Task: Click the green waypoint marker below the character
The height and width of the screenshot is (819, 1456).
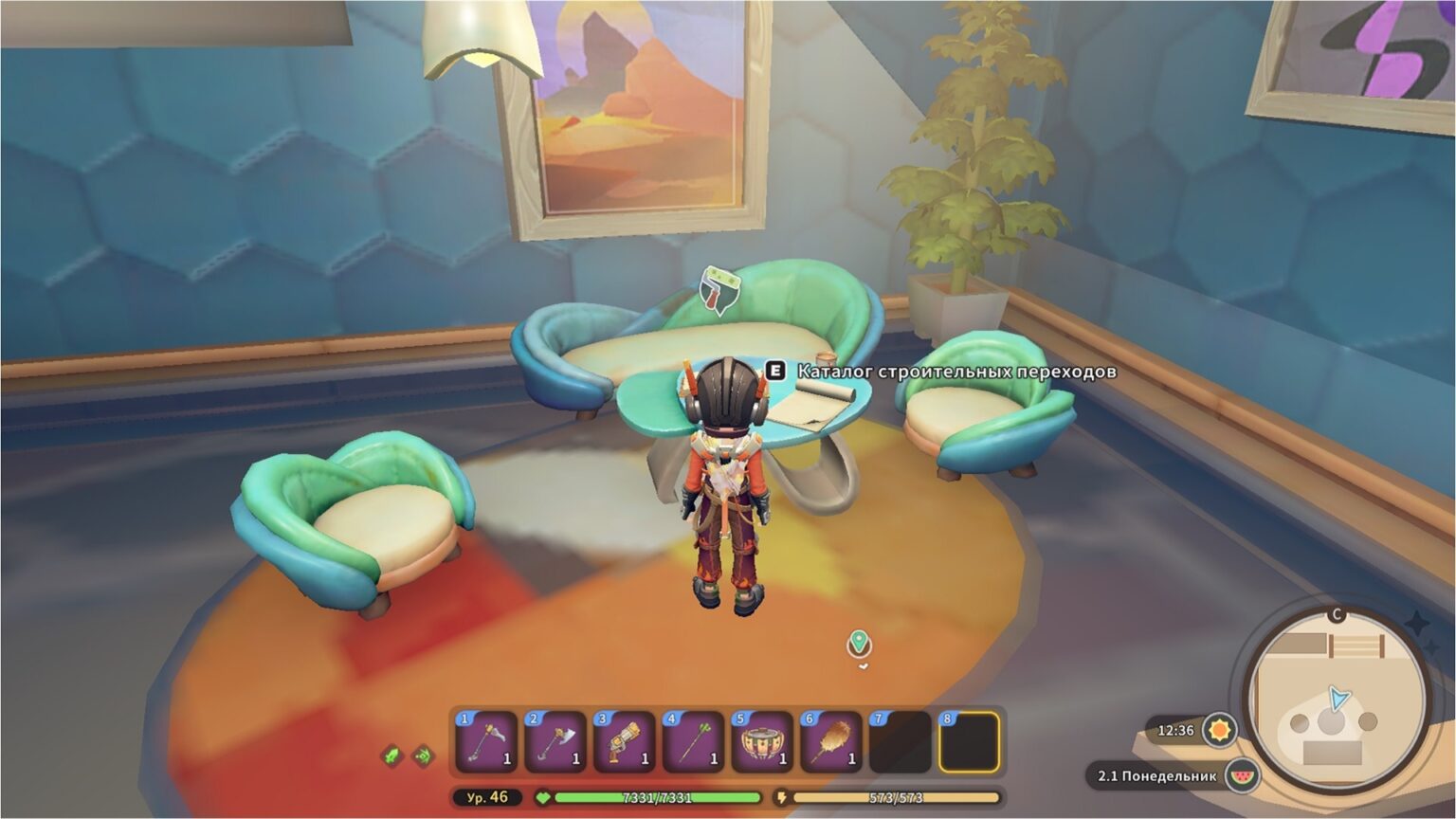Action: [859, 643]
